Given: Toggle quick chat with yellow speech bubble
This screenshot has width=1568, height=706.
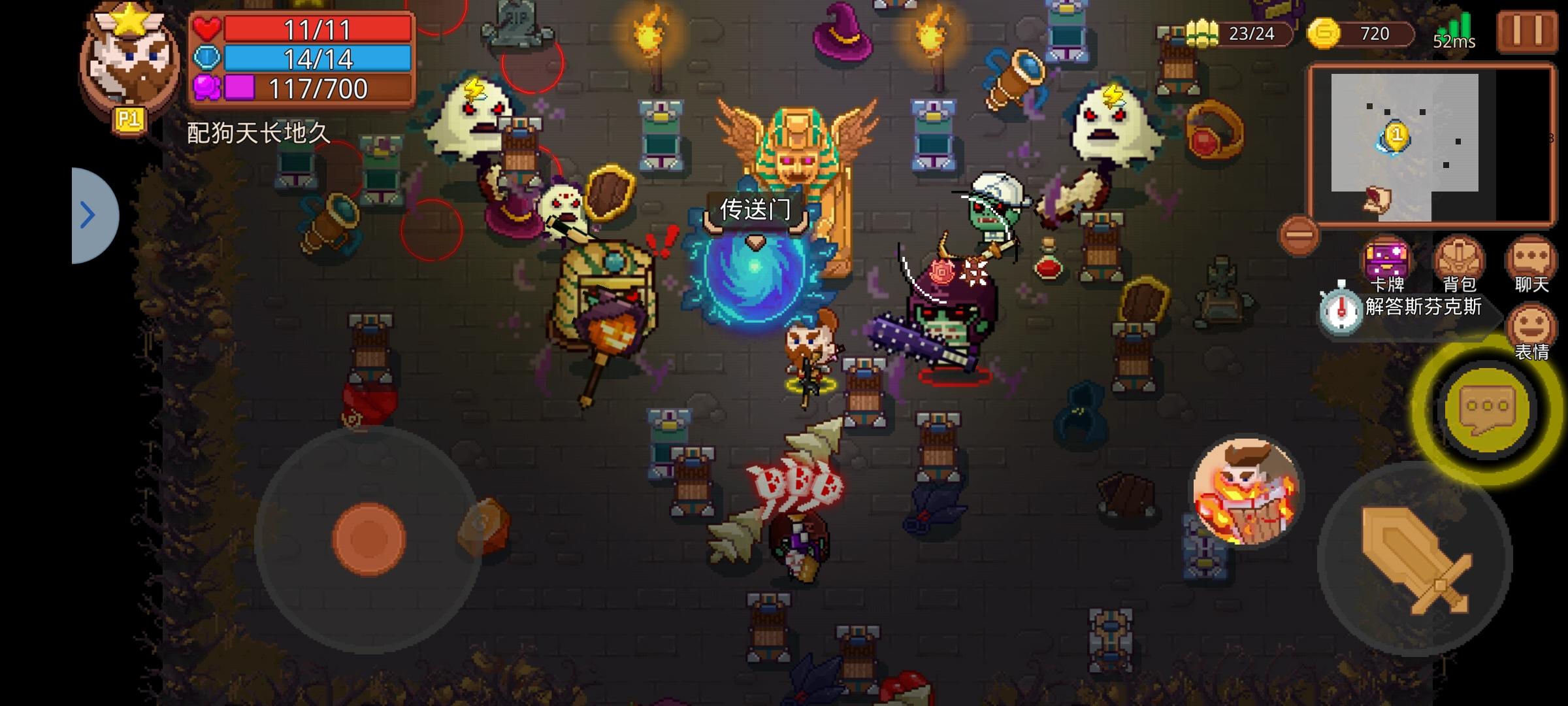Looking at the screenshot, I should 1486,409.
